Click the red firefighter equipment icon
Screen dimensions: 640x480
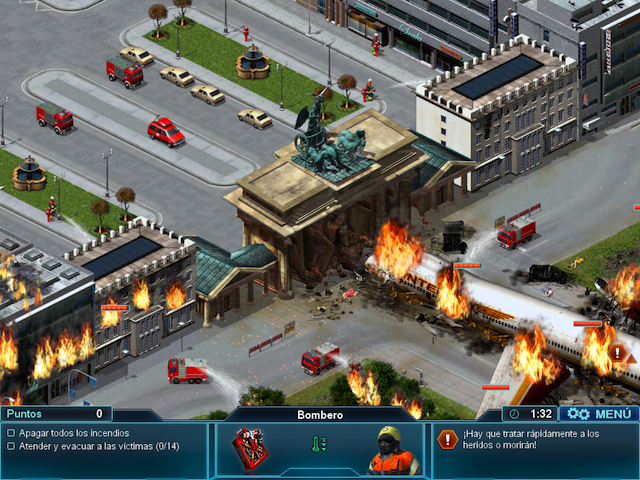pyautogui.click(x=251, y=448)
